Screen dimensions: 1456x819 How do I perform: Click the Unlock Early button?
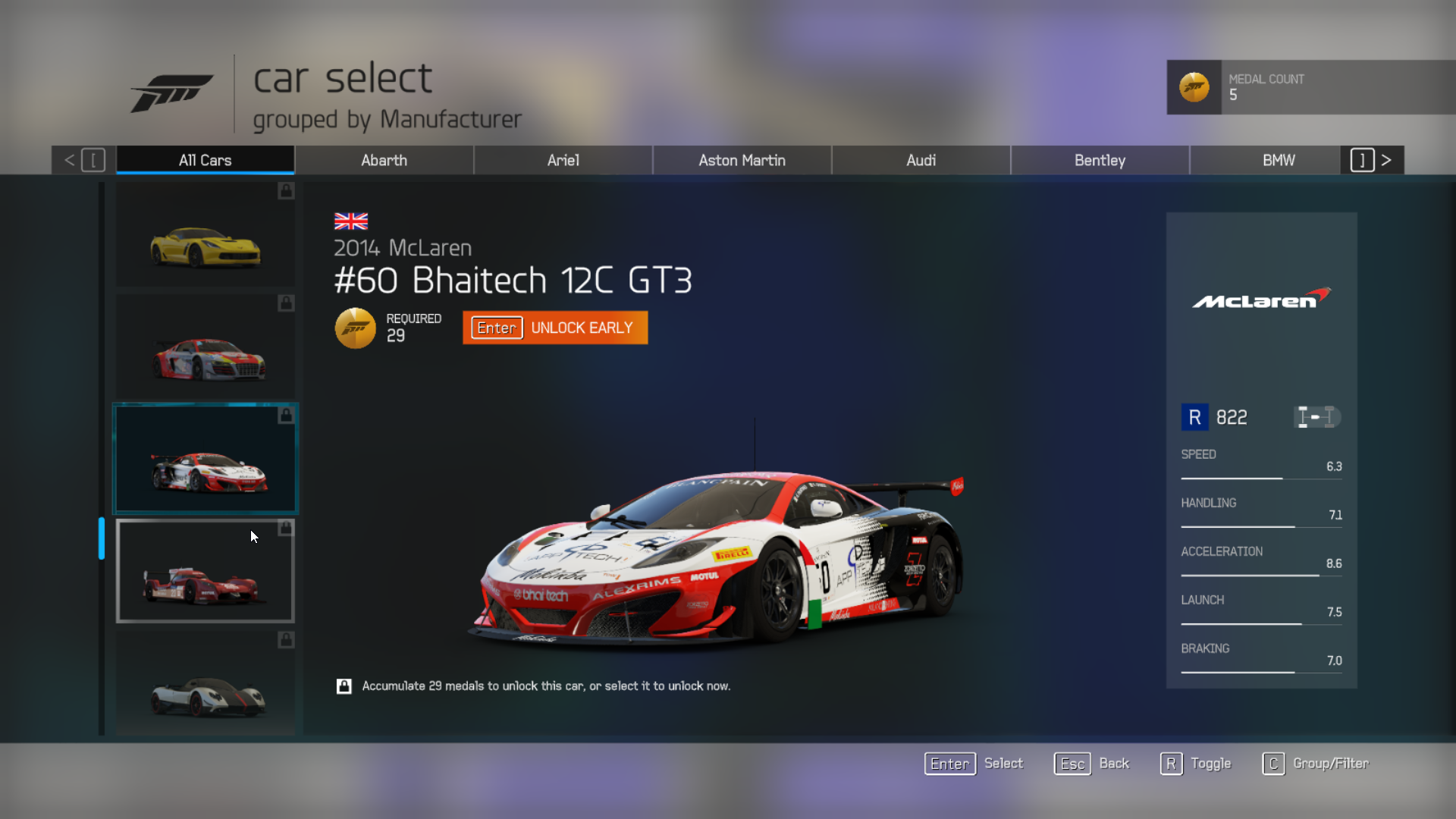pyautogui.click(x=555, y=328)
